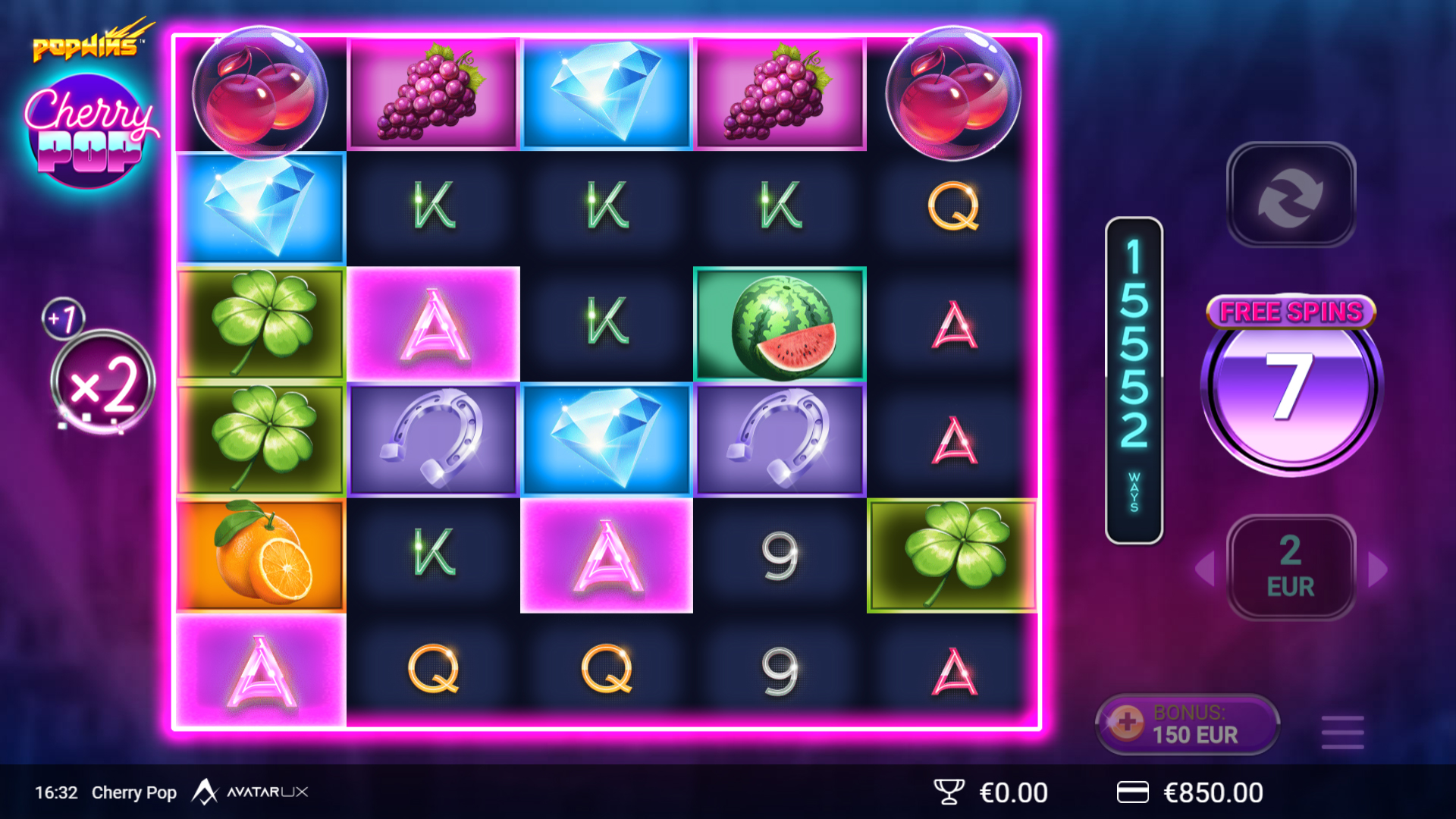Click the AvatarUX logo in the status bar

(x=254, y=792)
